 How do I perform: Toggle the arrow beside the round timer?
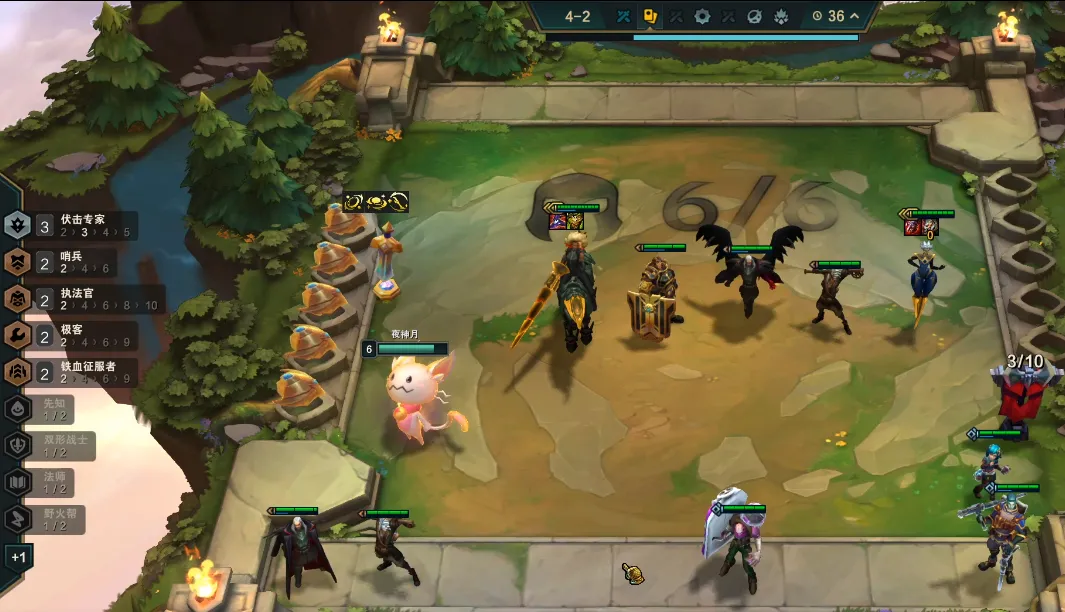(x=854, y=16)
